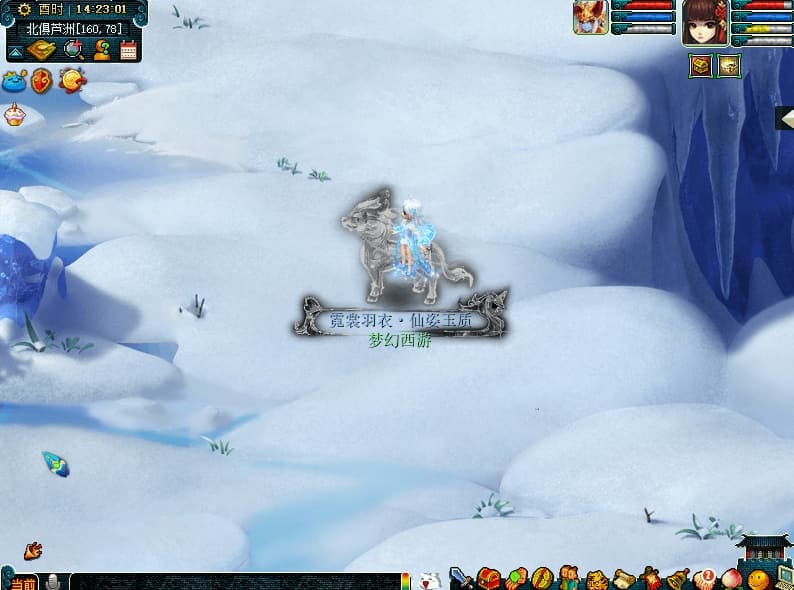This screenshot has width=794, height=590.
Task: Open the scroll quest log in toolbar
Action: [624, 578]
